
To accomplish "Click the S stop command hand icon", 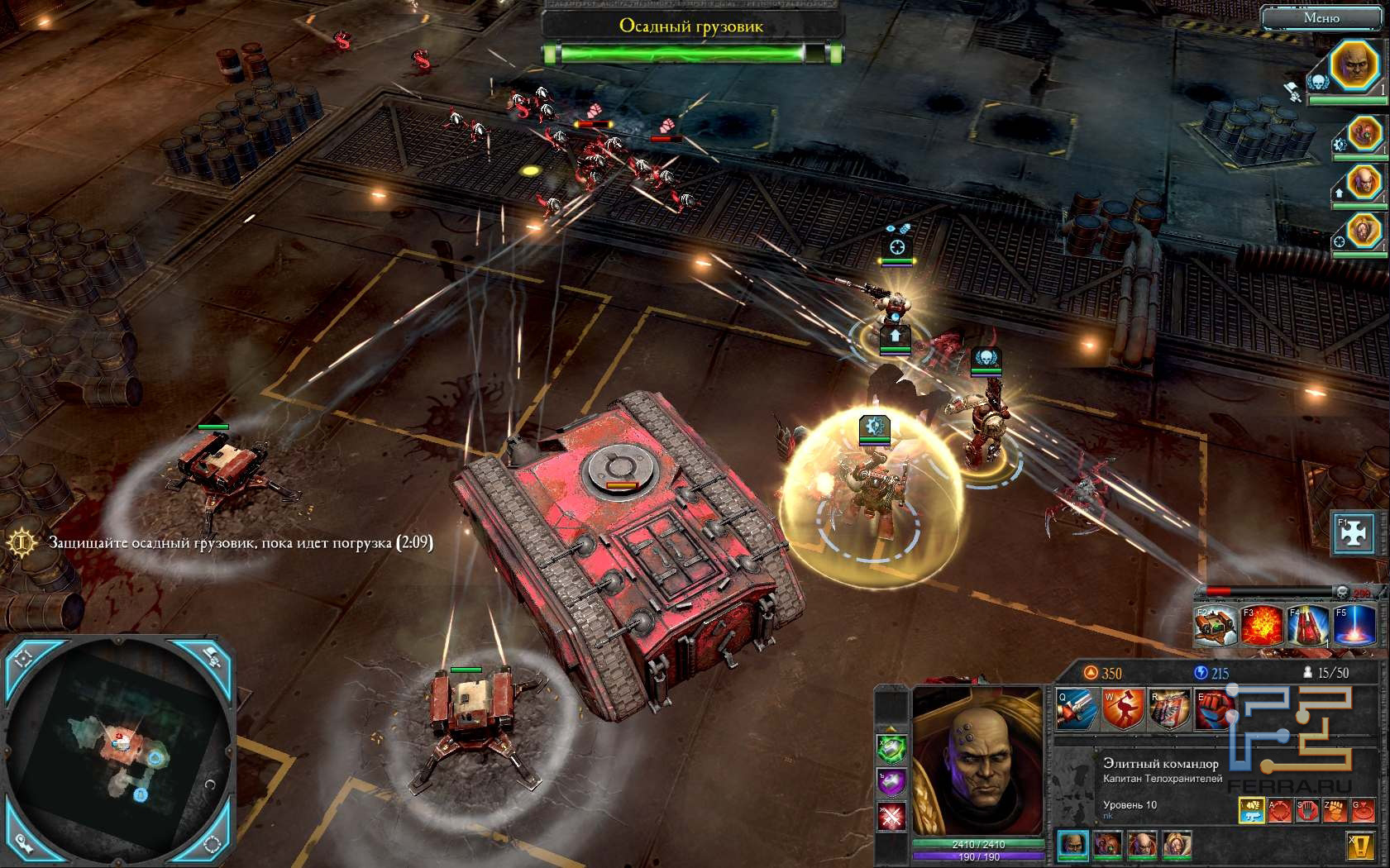I will pyautogui.click(x=1307, y=811).
